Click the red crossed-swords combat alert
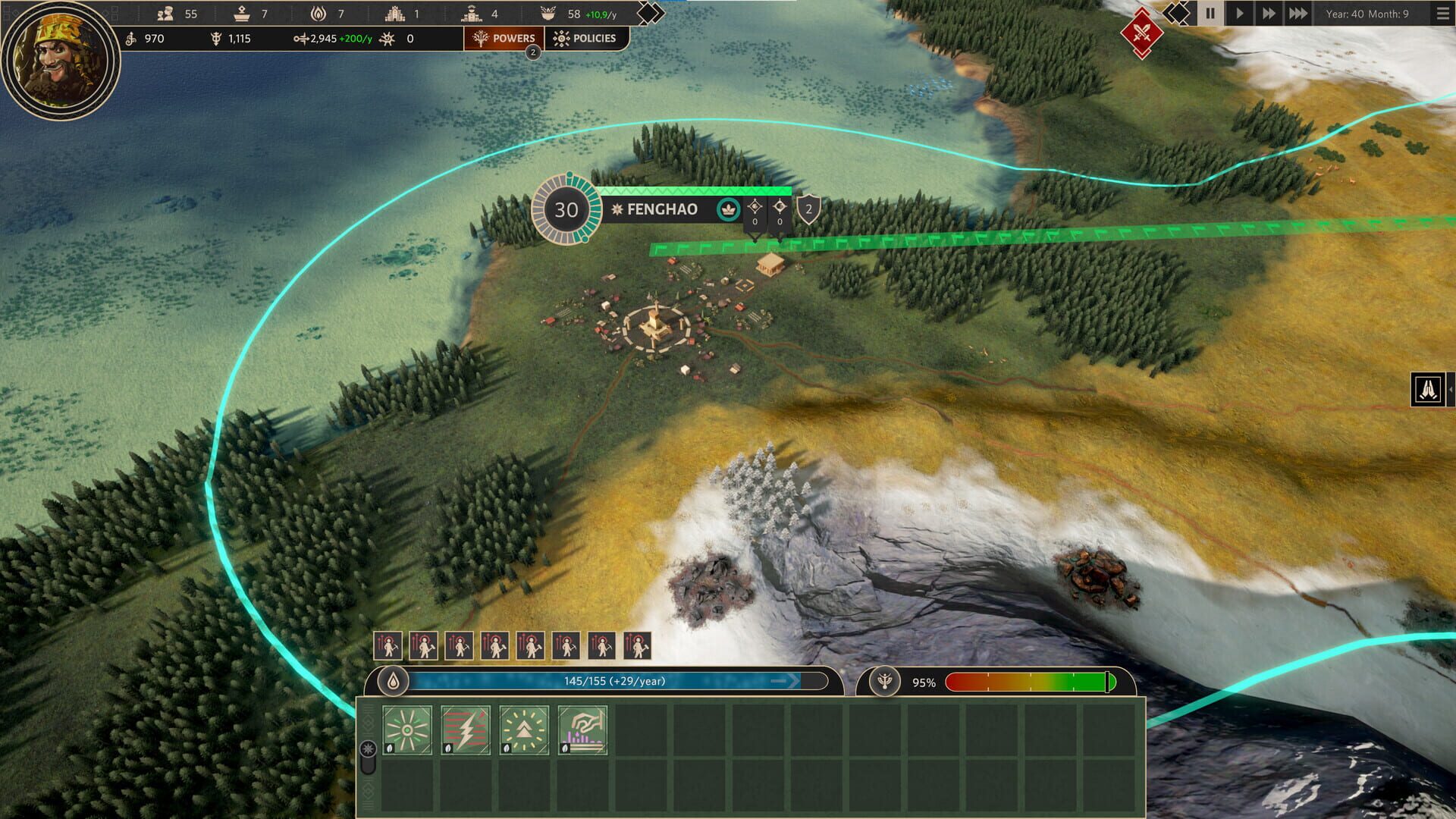Screen dimensions: 1456x819 (x=1142, y=33)
